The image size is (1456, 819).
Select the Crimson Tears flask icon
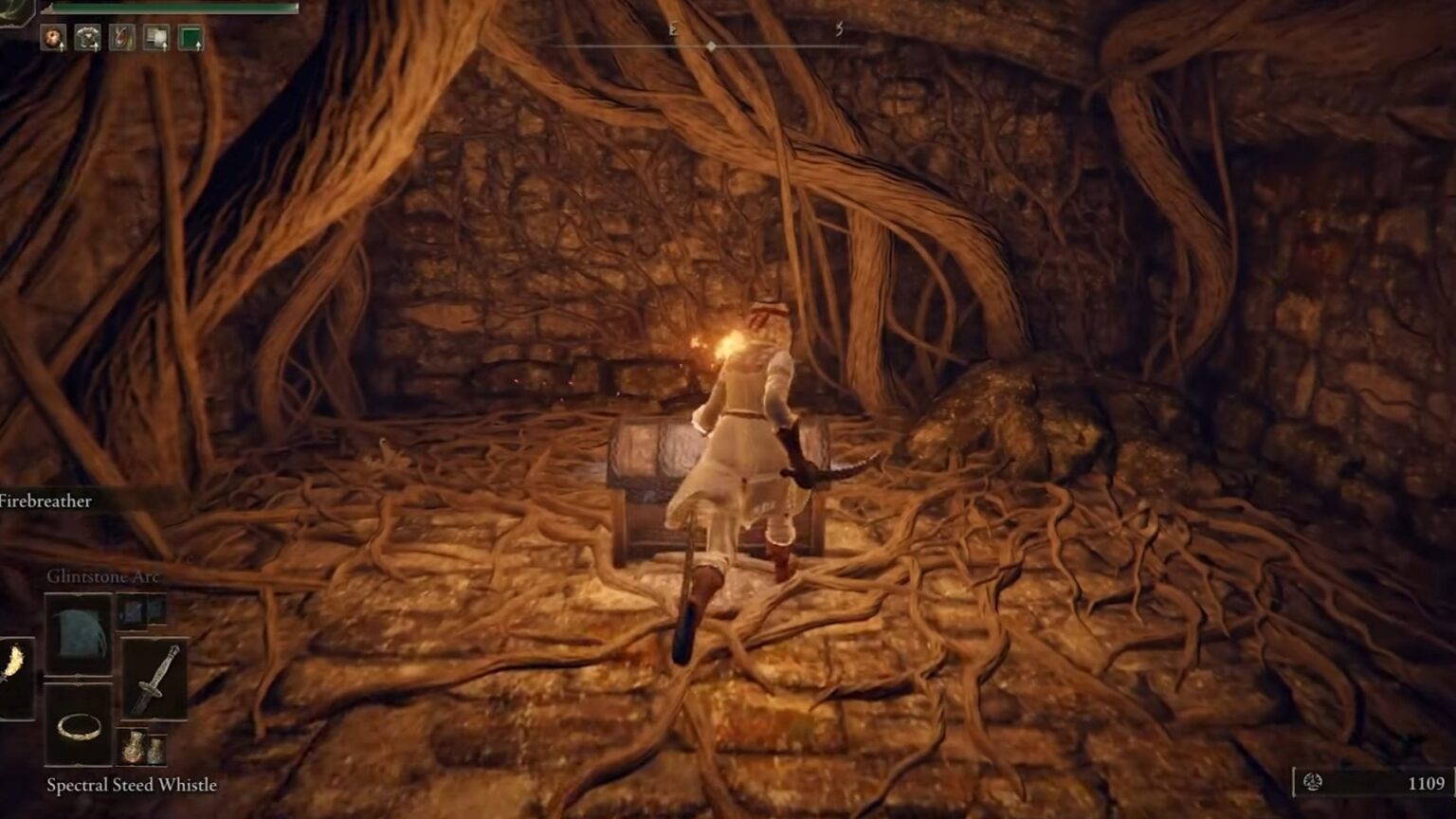[x=134, y=747]
